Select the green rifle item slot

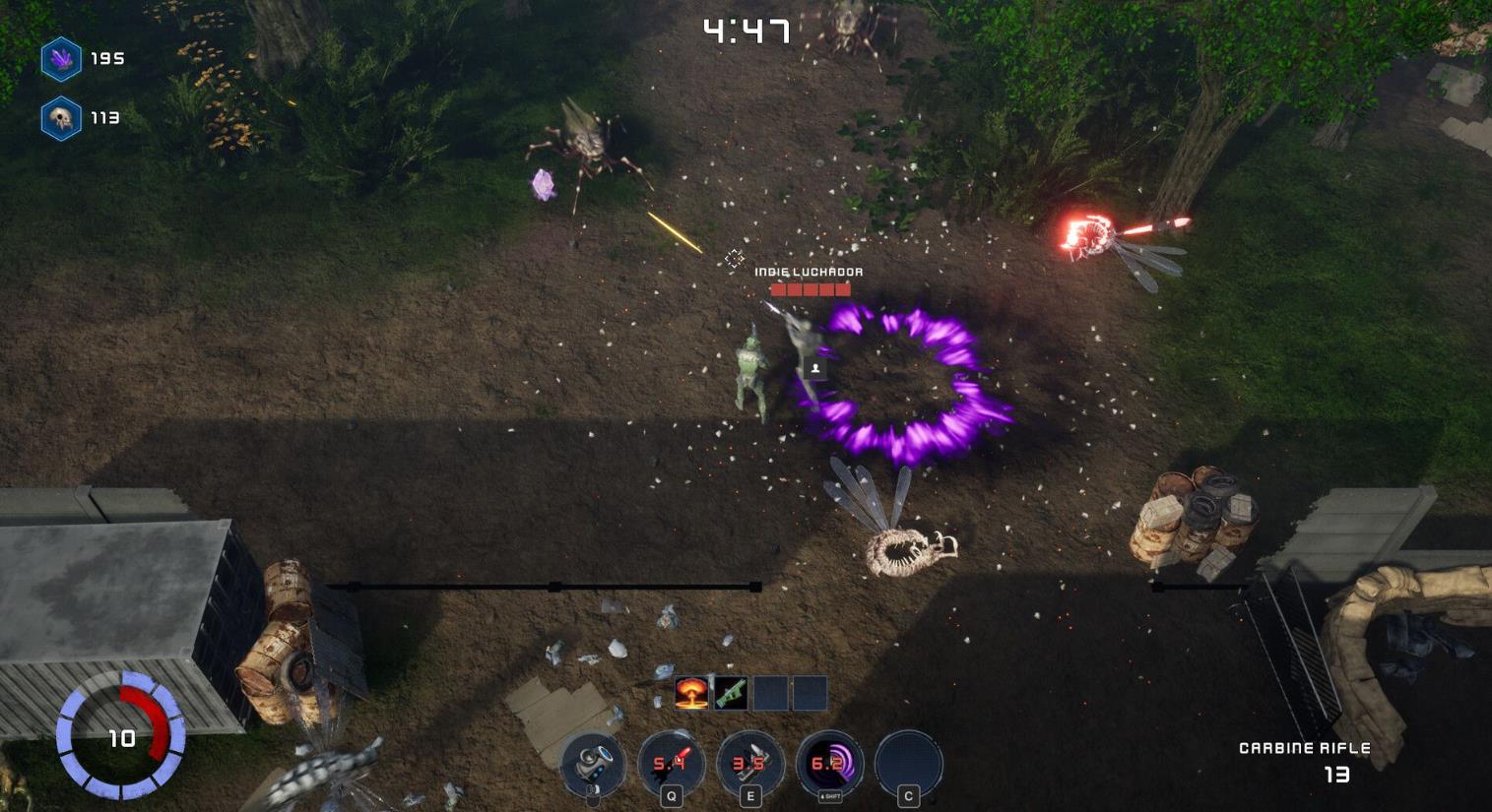731,693
